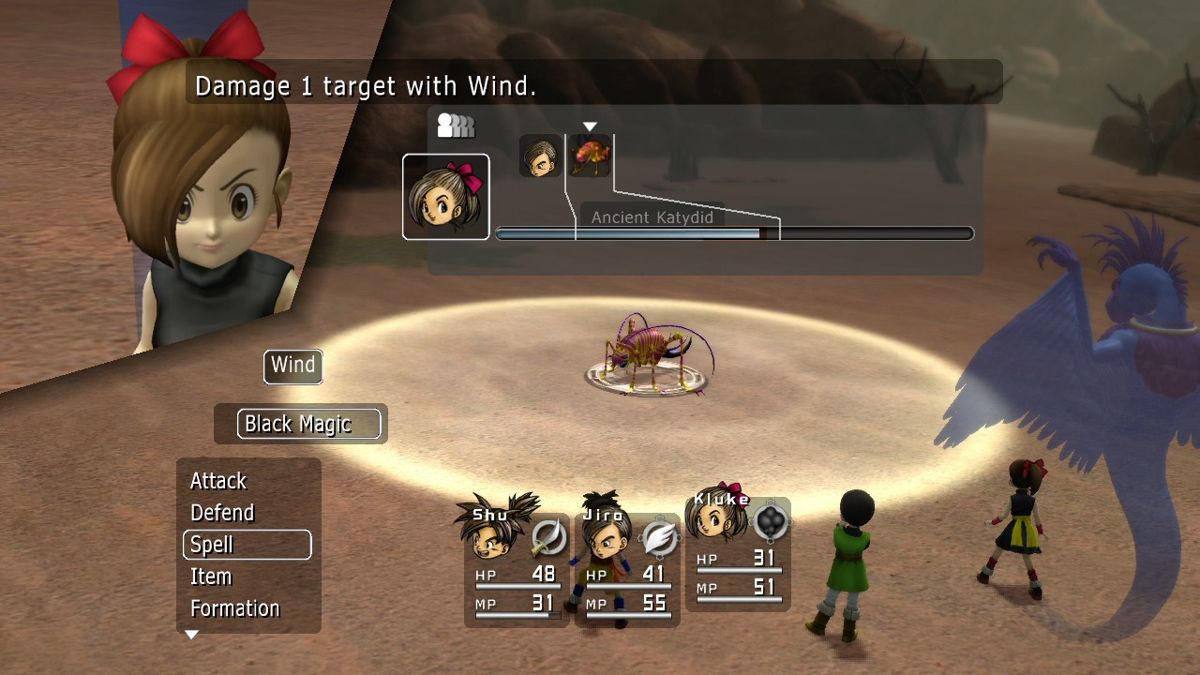This screenshot has height=675, width=1200.
Task: Cast the Wind spell
Action: coord(293,366)
